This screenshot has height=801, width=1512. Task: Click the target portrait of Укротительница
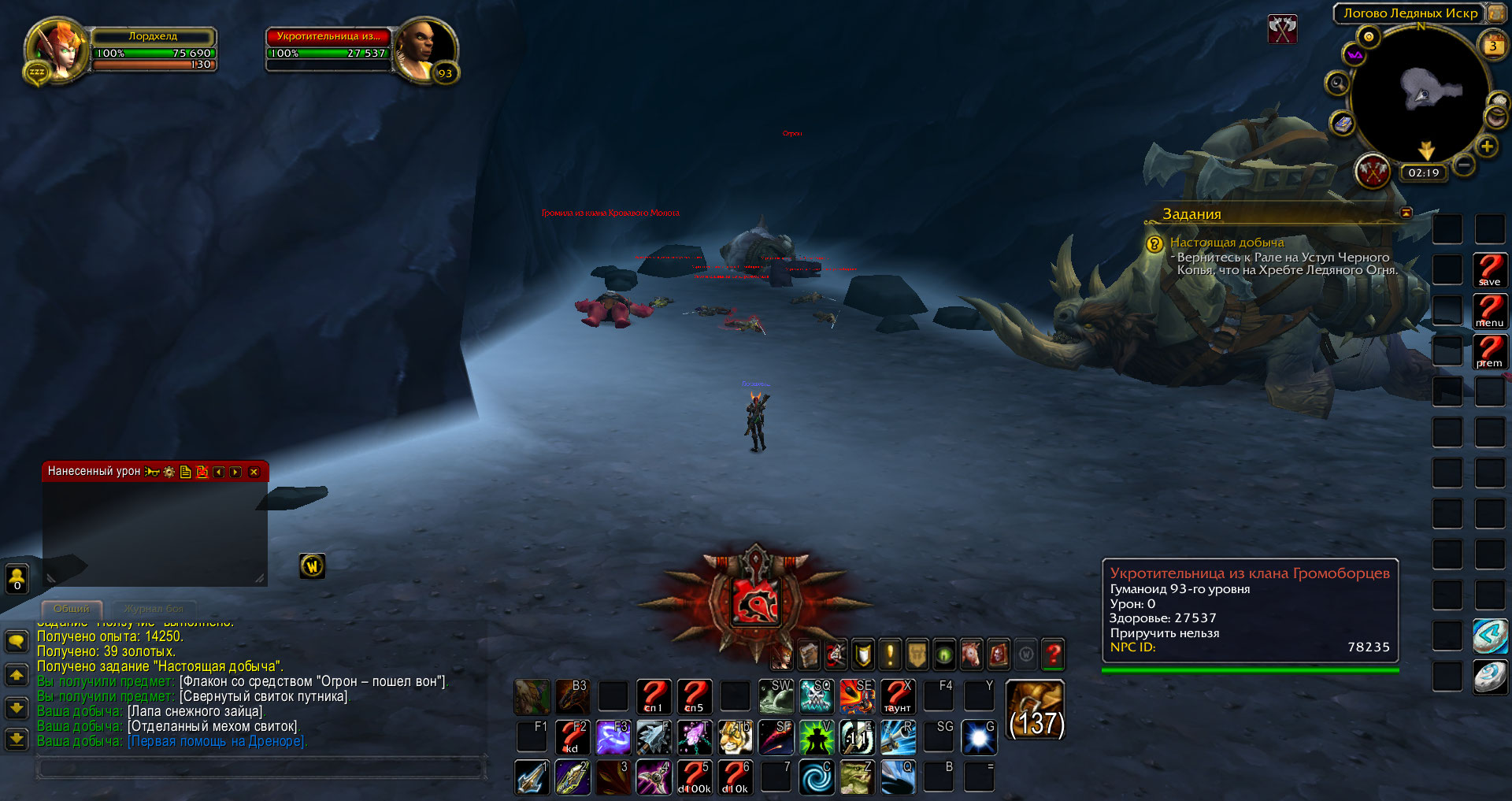pos(424,47)
